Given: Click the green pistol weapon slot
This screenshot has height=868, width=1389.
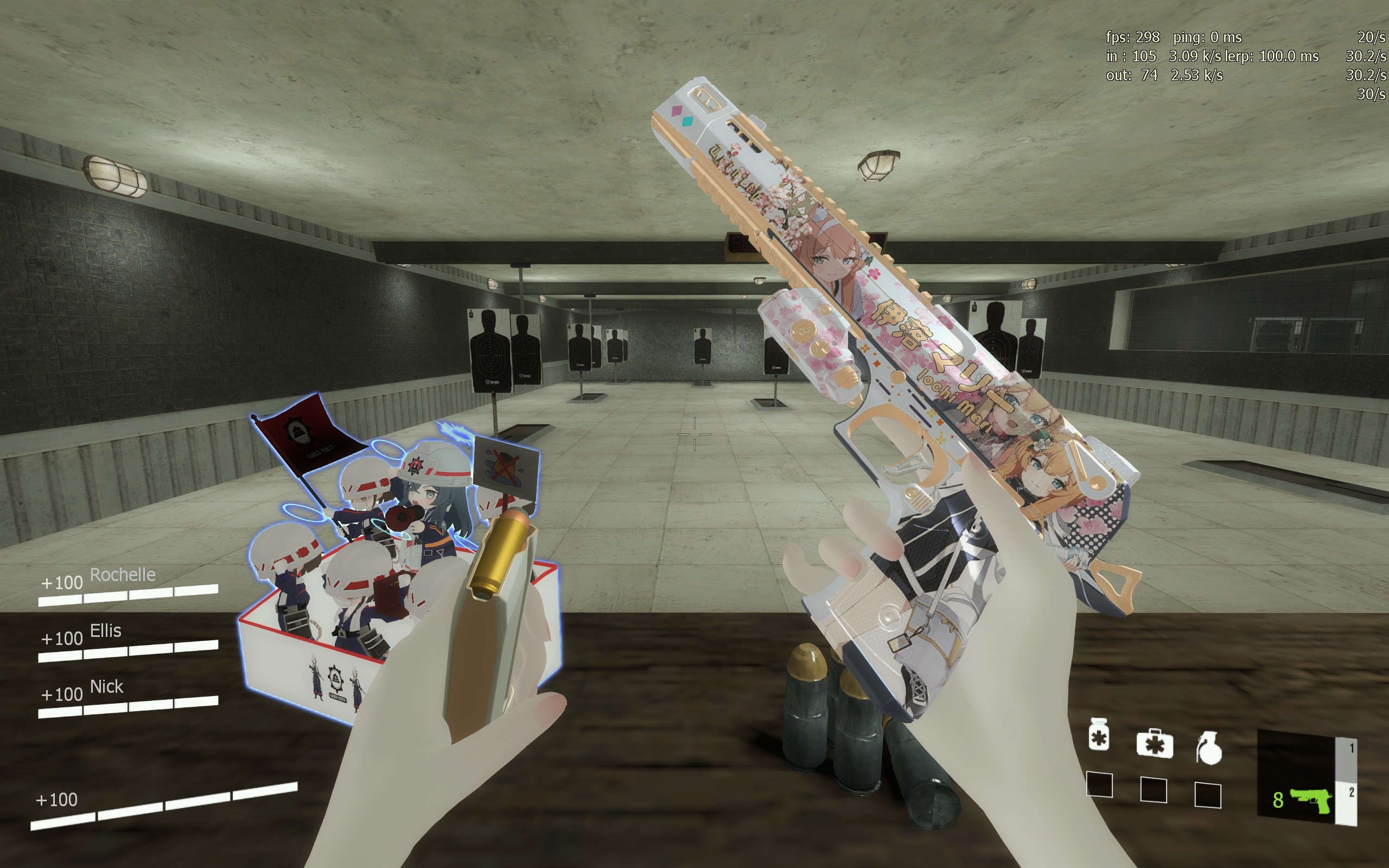Looking at the screenshot, I should (x=1310, y=800).
